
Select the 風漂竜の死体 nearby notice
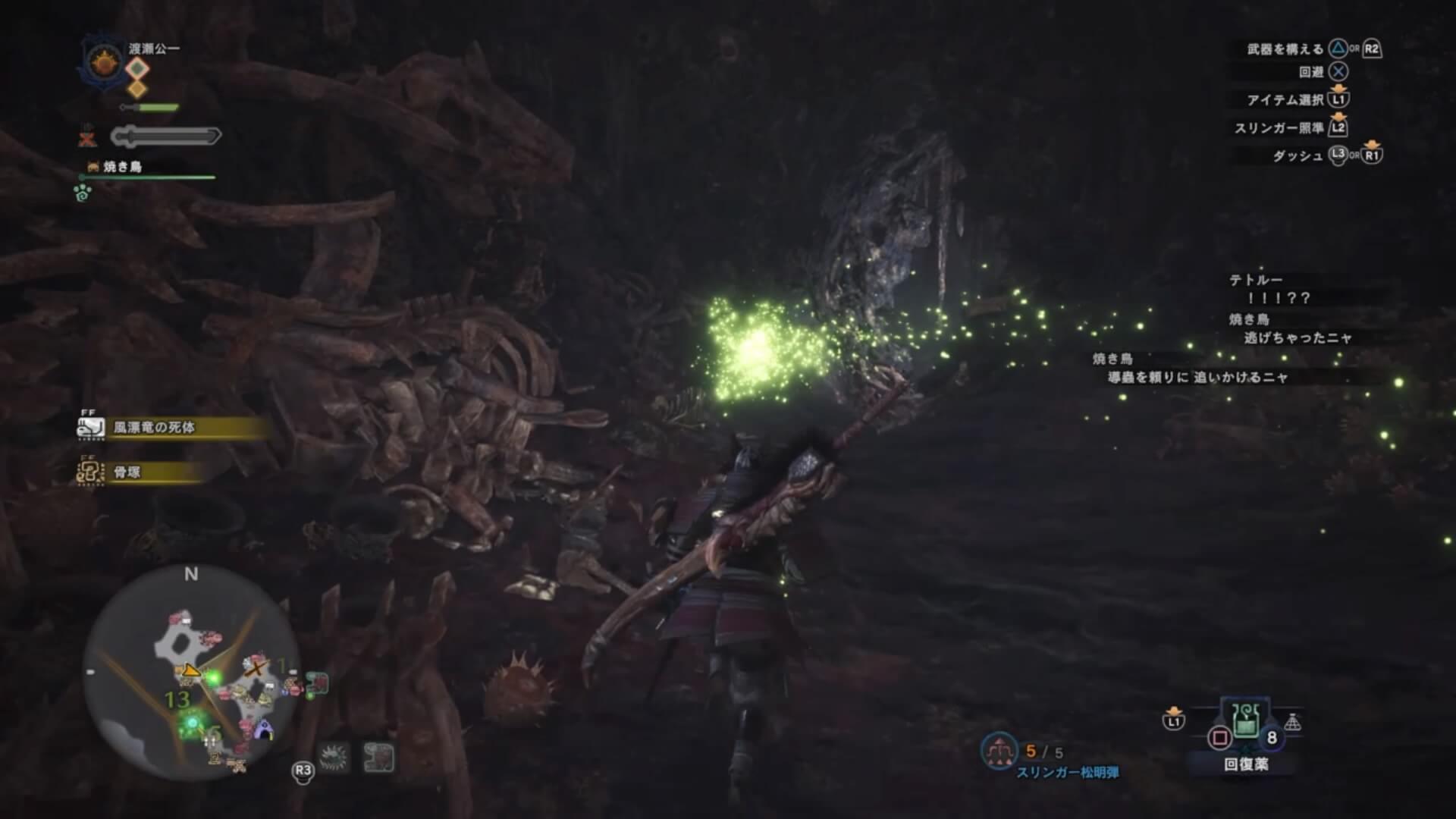click(155, 428)
